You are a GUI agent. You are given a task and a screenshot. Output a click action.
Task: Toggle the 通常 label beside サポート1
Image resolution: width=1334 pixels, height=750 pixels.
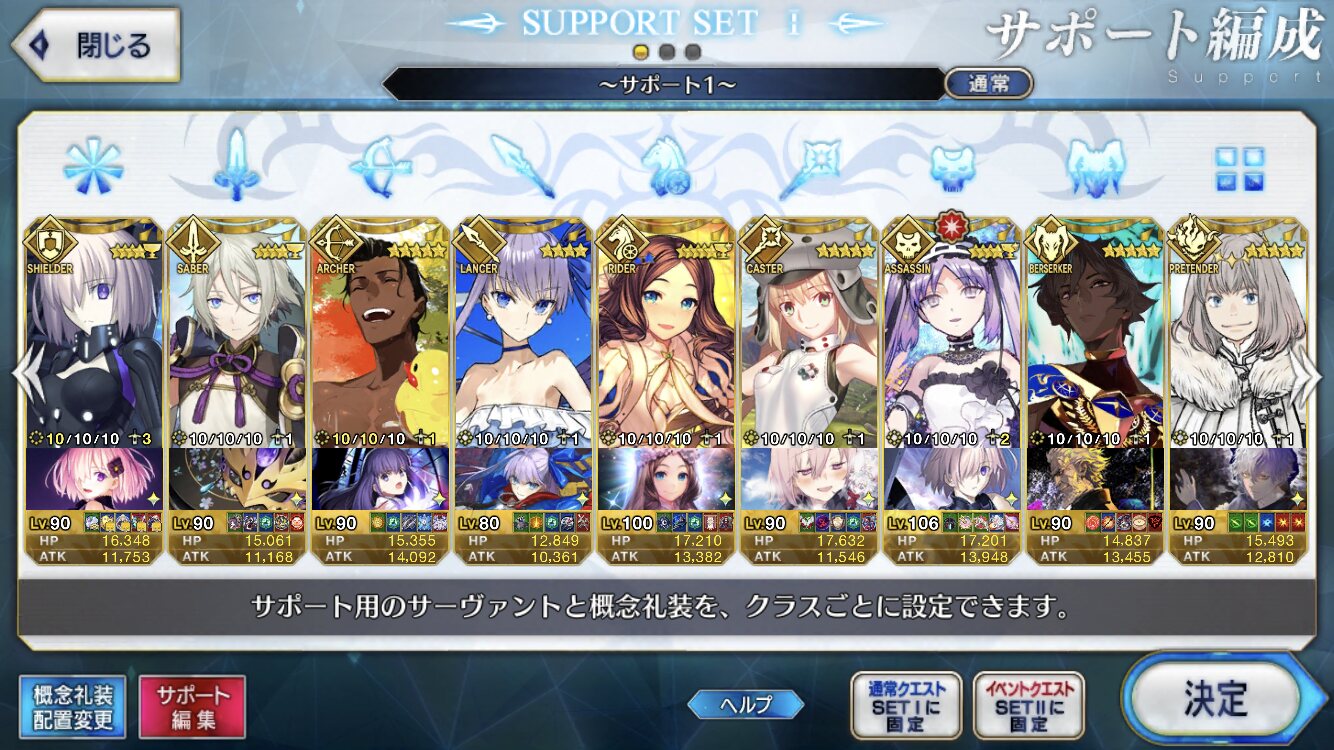point(988,84)
